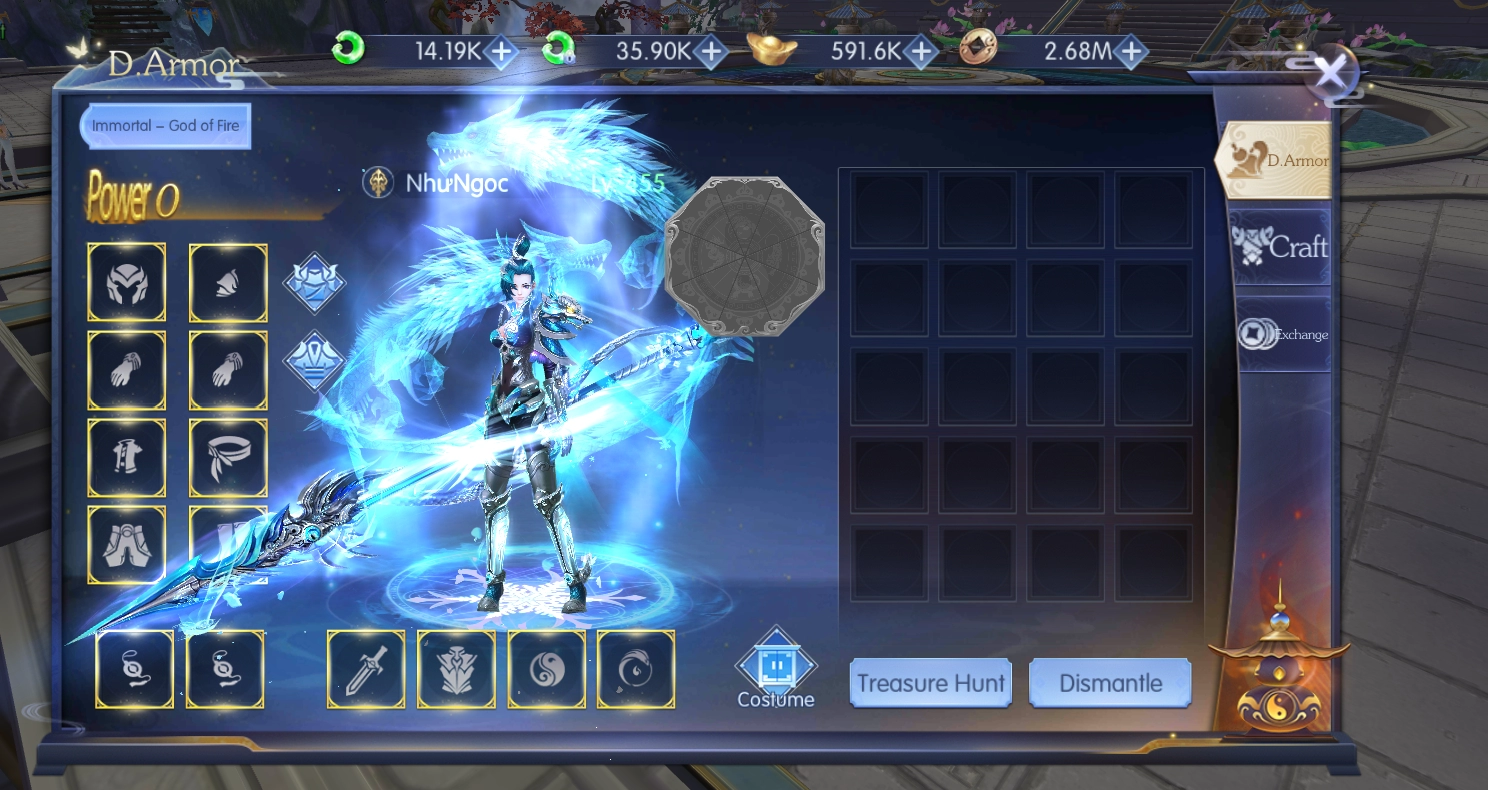Click the Immortal – God of Fire label
Image resolution: width=1488 pixels, height=790 pixels.
click(165, 126)
